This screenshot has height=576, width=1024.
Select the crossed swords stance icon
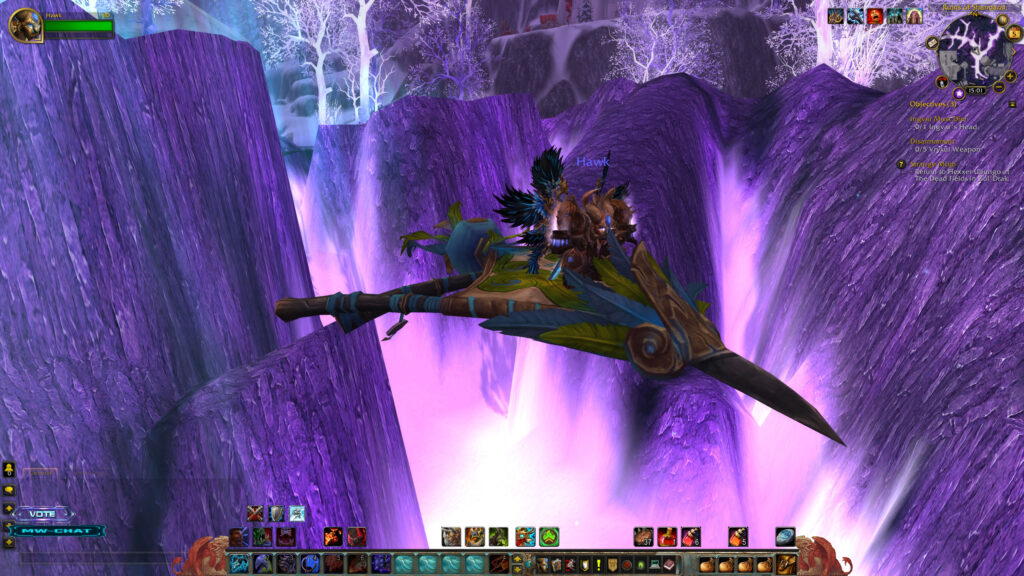click(255, 514)
